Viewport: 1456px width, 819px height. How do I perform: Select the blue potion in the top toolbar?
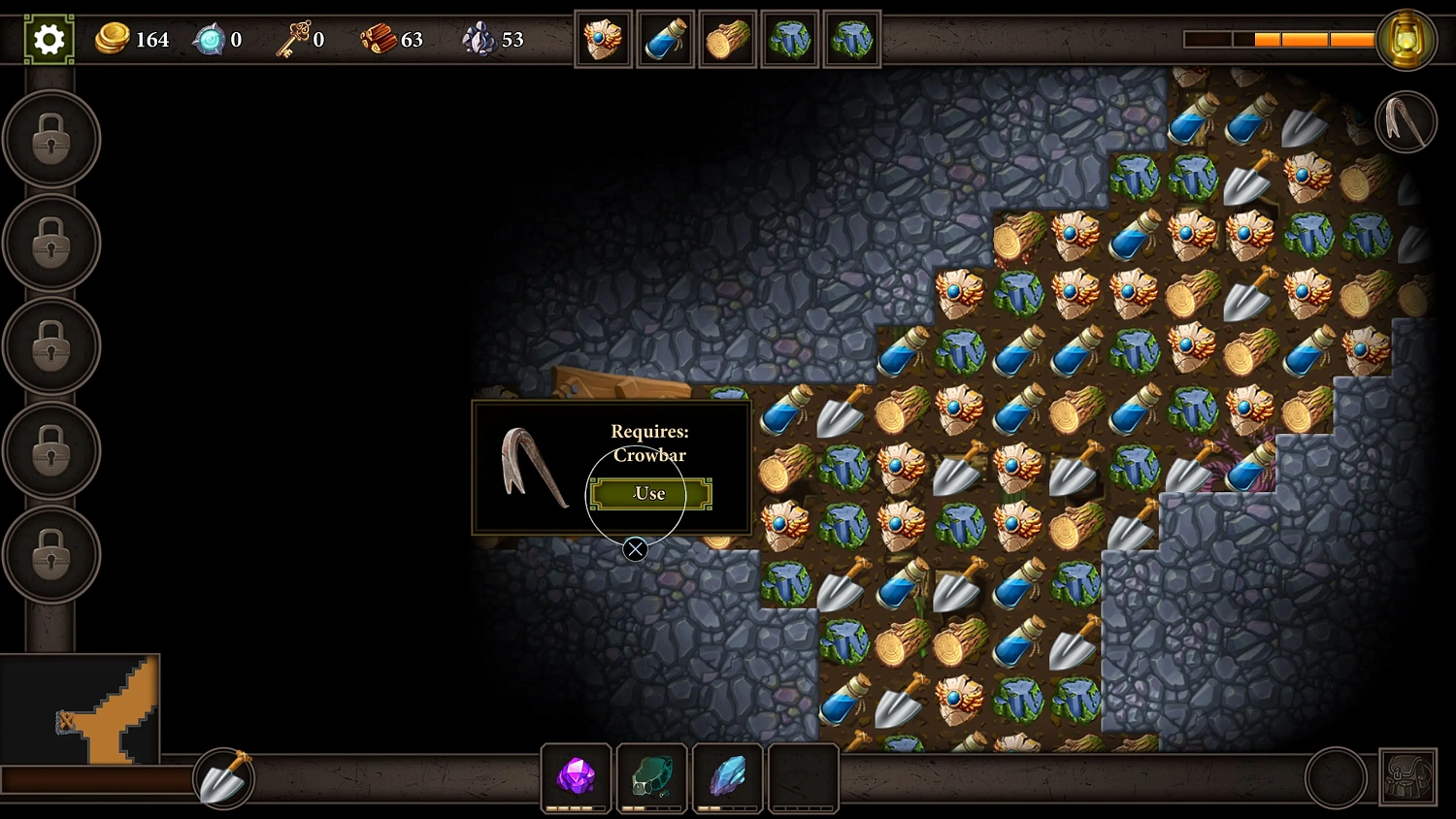click(665, 39)
